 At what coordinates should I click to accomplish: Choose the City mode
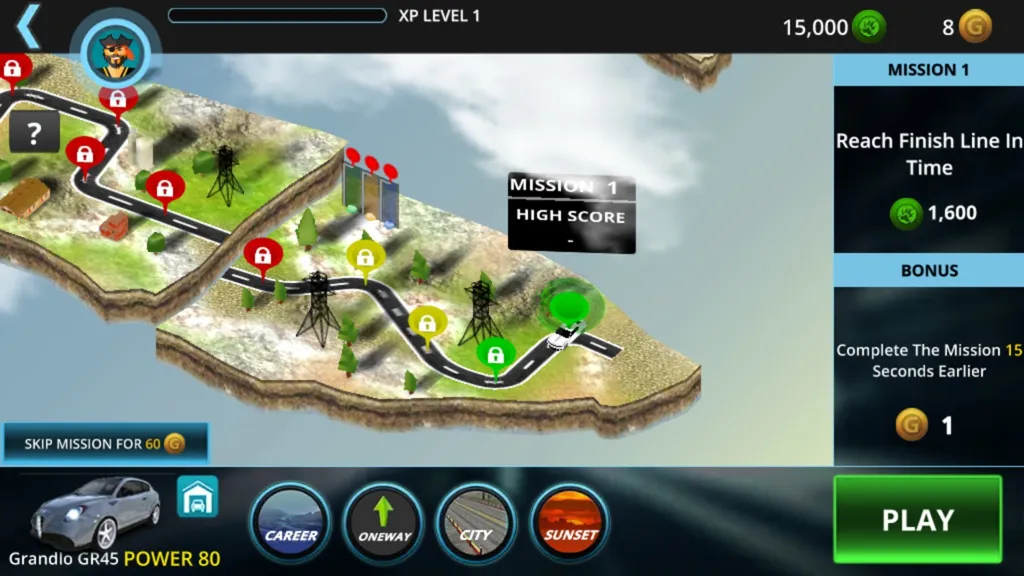(476, 524)
